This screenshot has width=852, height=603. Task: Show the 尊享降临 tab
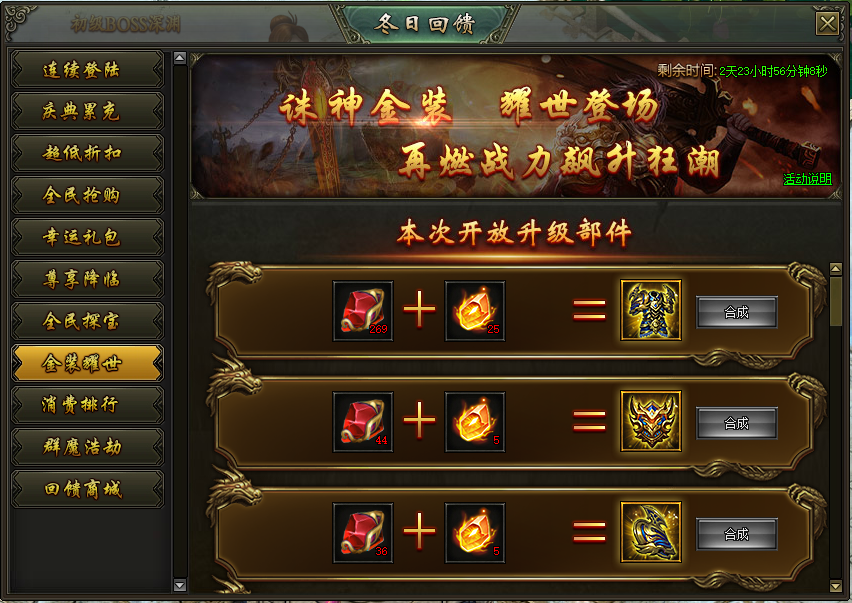click(87, 280)
